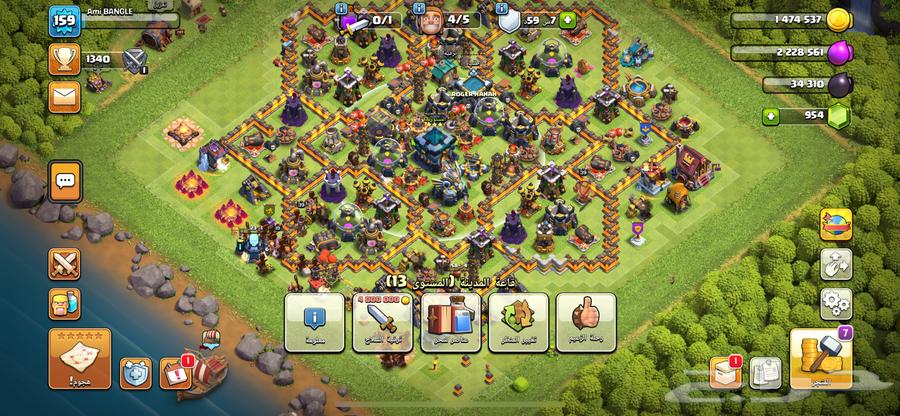
Task: View the trophy league button
Action: (x=64, y=60)
